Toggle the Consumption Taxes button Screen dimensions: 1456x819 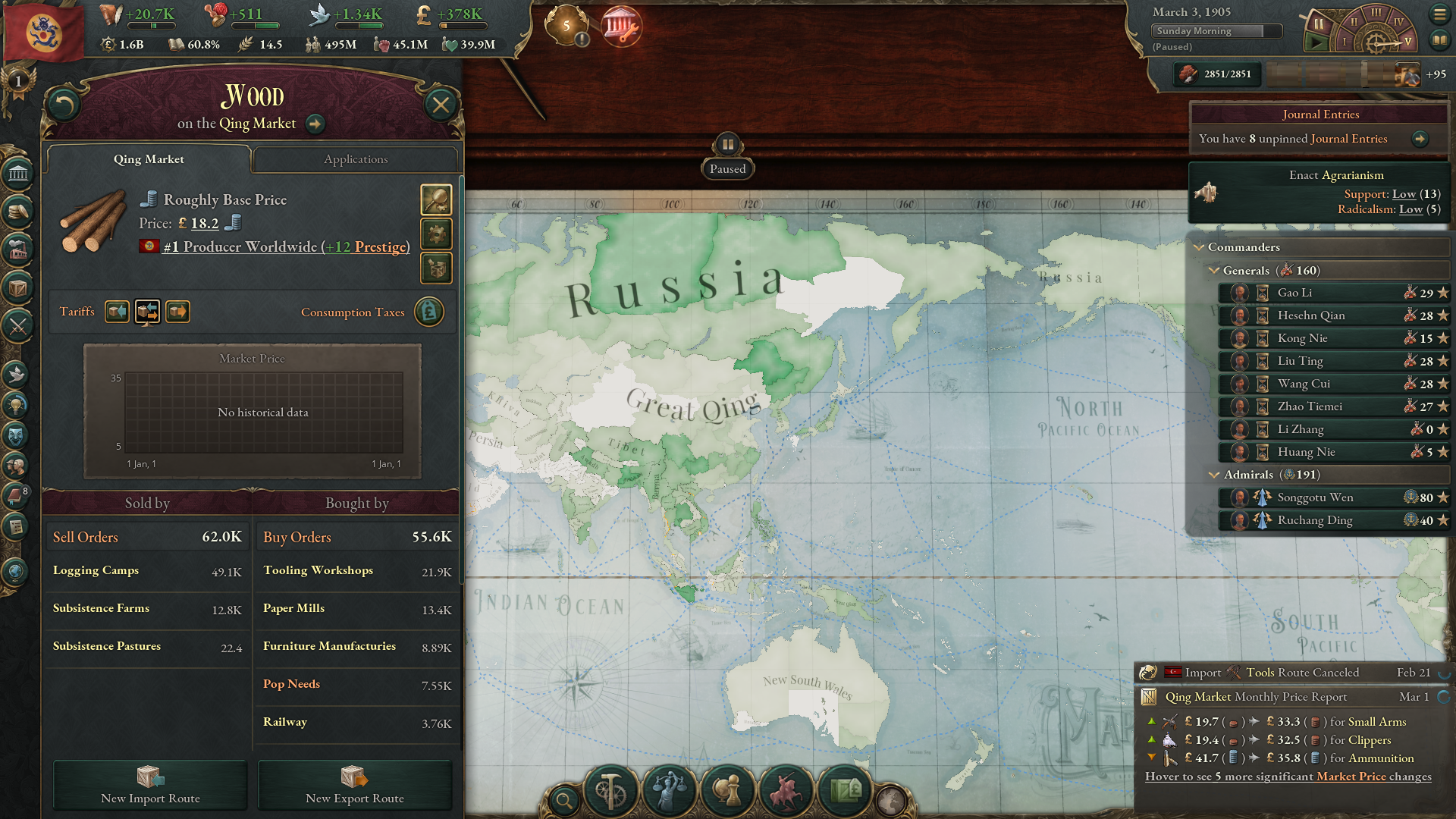pos(429,312)
